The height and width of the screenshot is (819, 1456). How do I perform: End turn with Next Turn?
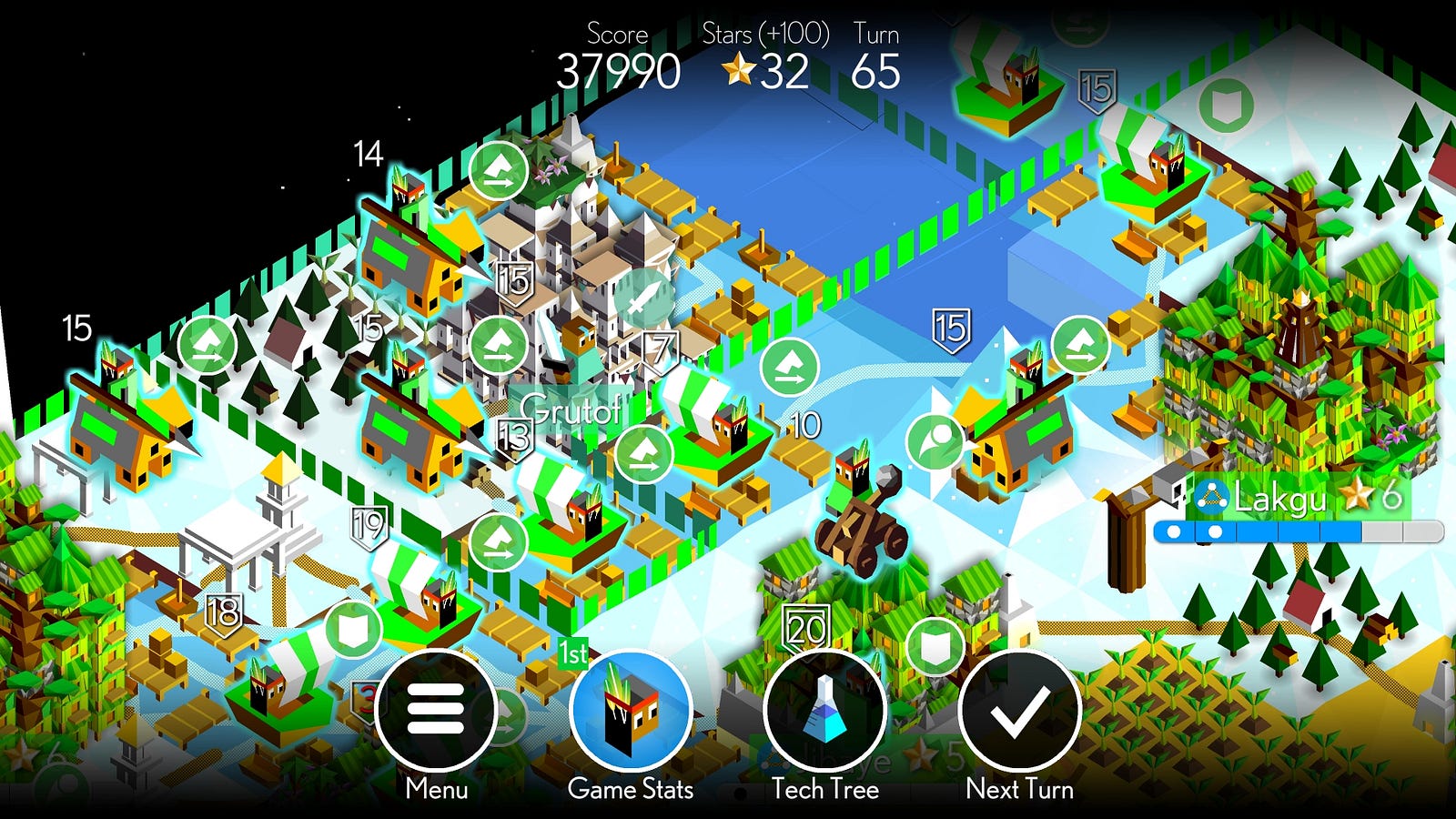pos(1019,711)
